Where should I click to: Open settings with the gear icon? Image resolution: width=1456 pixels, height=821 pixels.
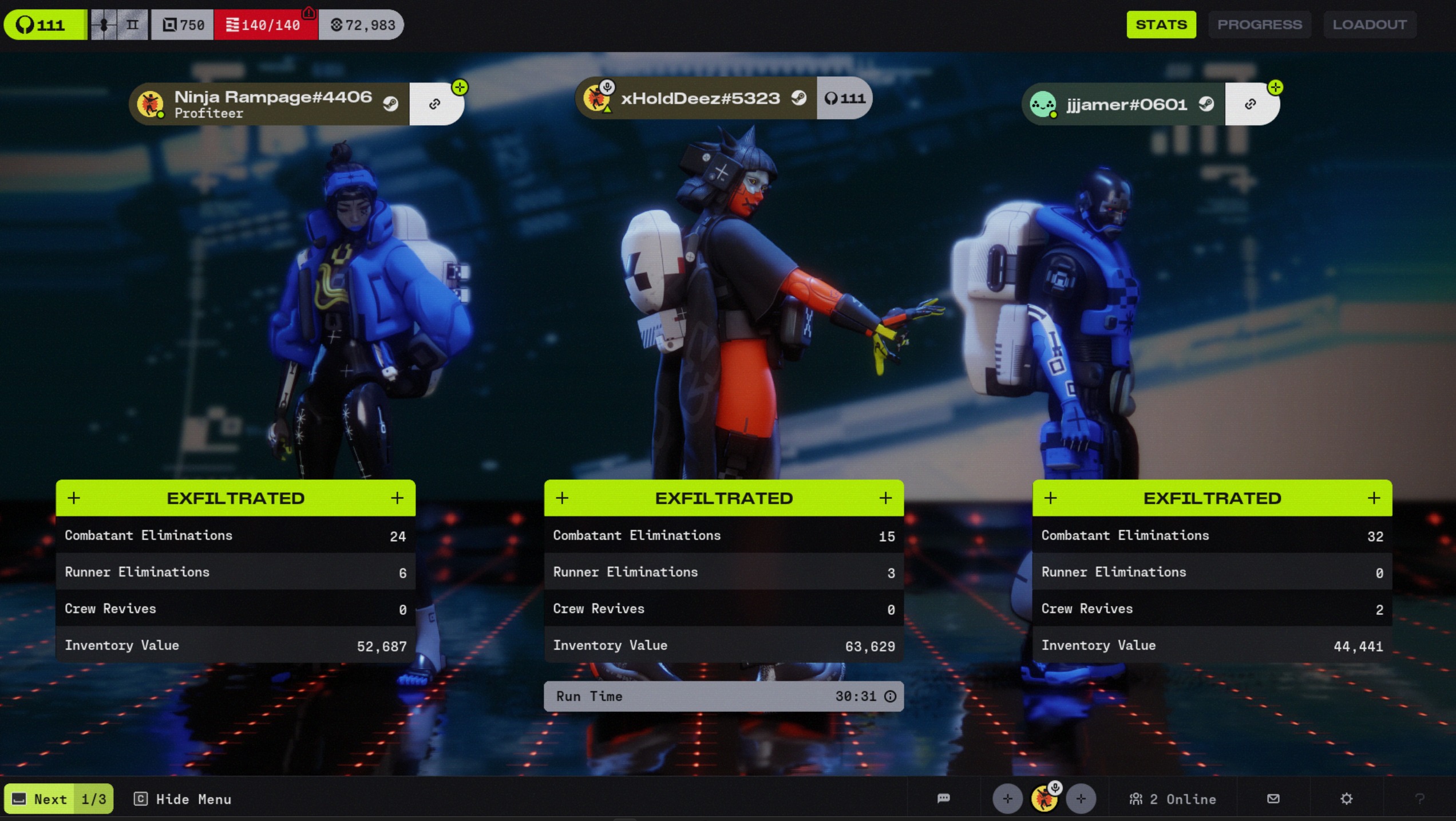tap(1346, 798)
